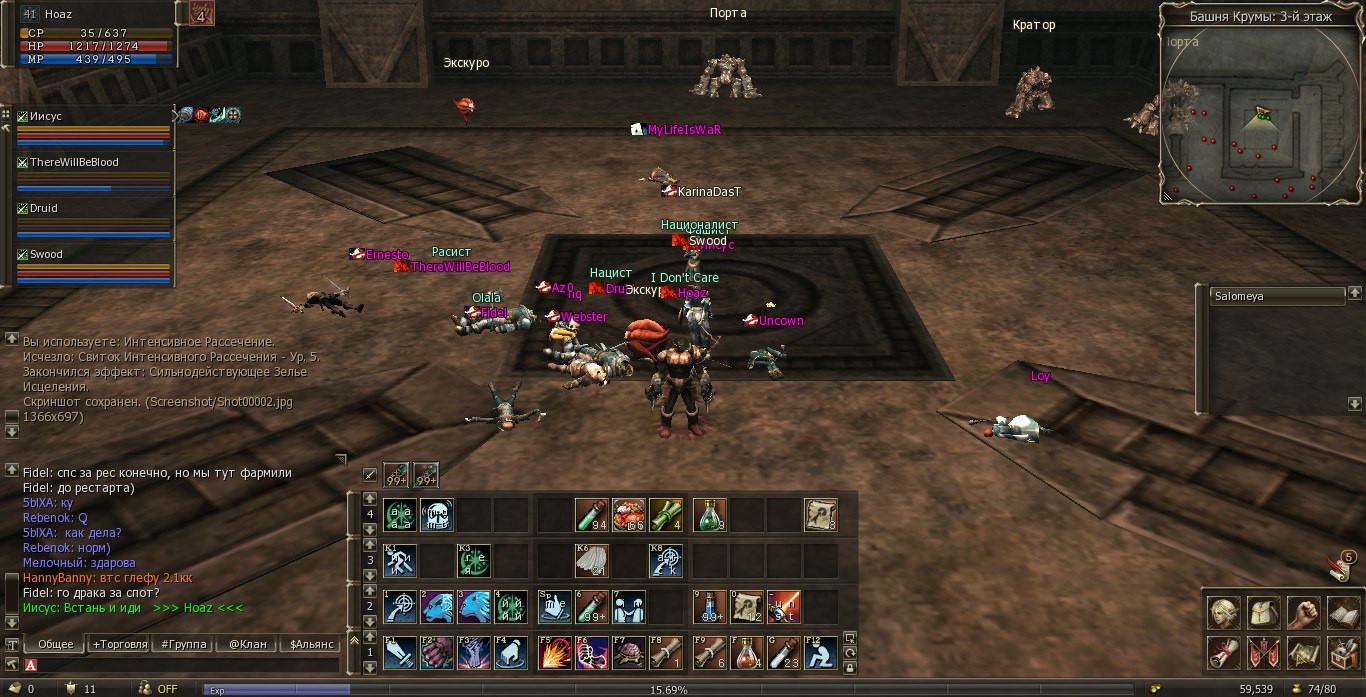
Task: Select the @Клан chat tab
Action: [x=247, y=644]
